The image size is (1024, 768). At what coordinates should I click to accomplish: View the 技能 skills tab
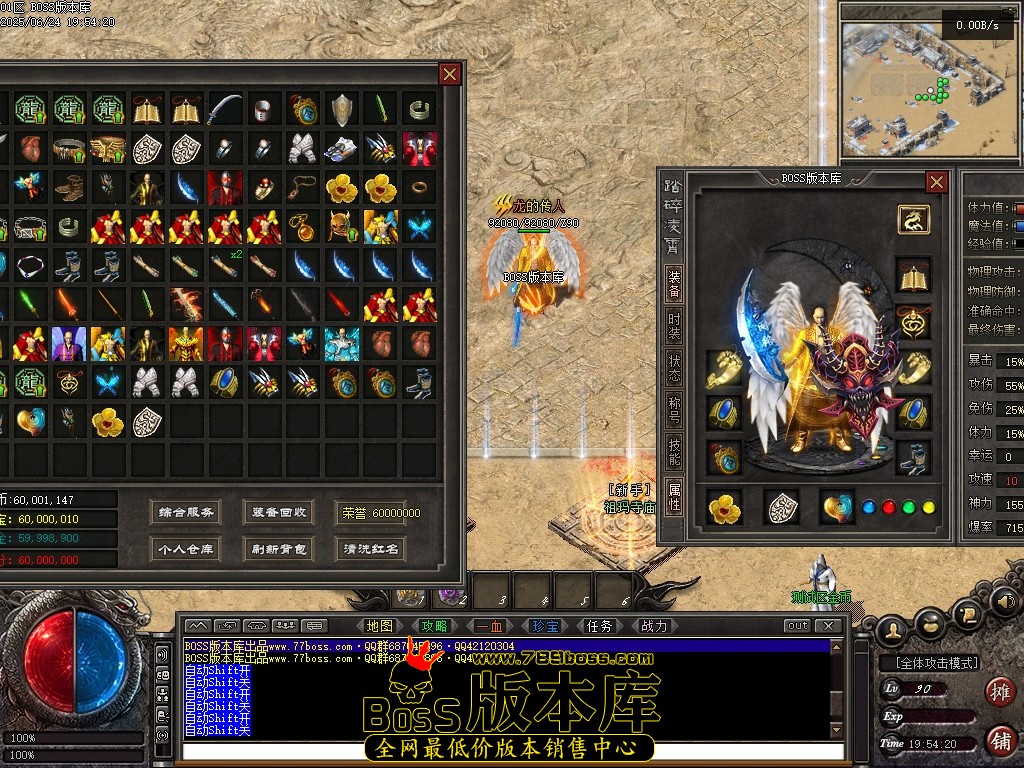coord(674,453)
